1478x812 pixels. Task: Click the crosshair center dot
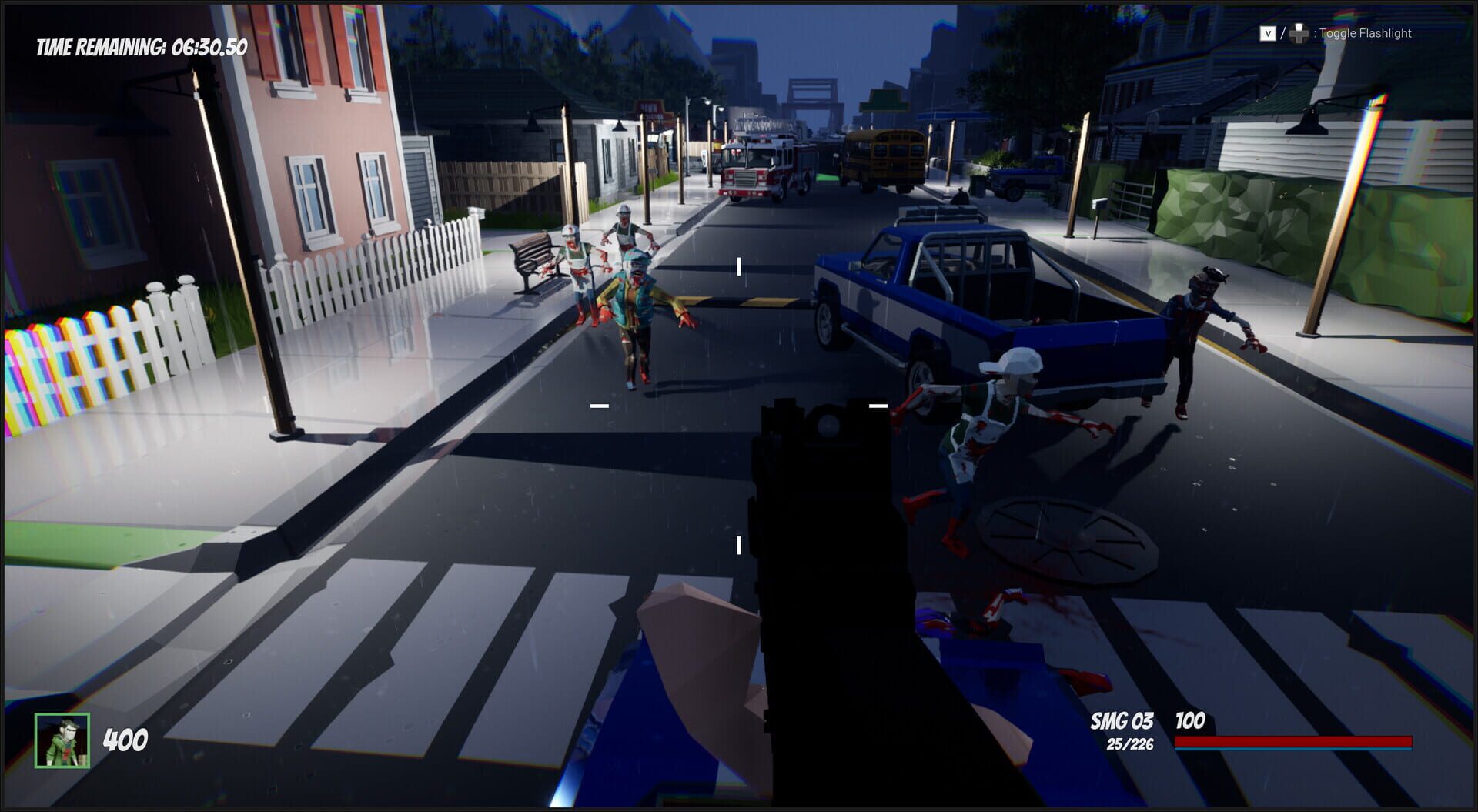(x=737, y=403)
